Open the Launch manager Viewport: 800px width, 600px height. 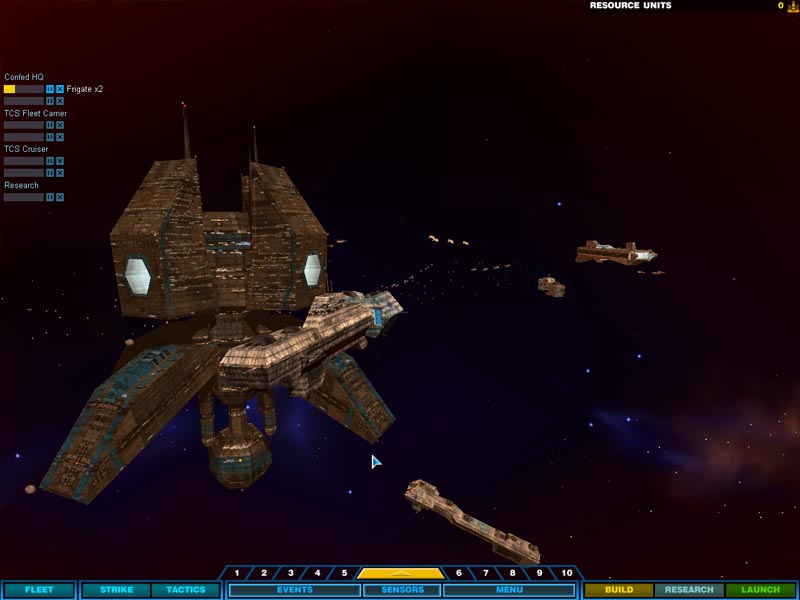760,590
